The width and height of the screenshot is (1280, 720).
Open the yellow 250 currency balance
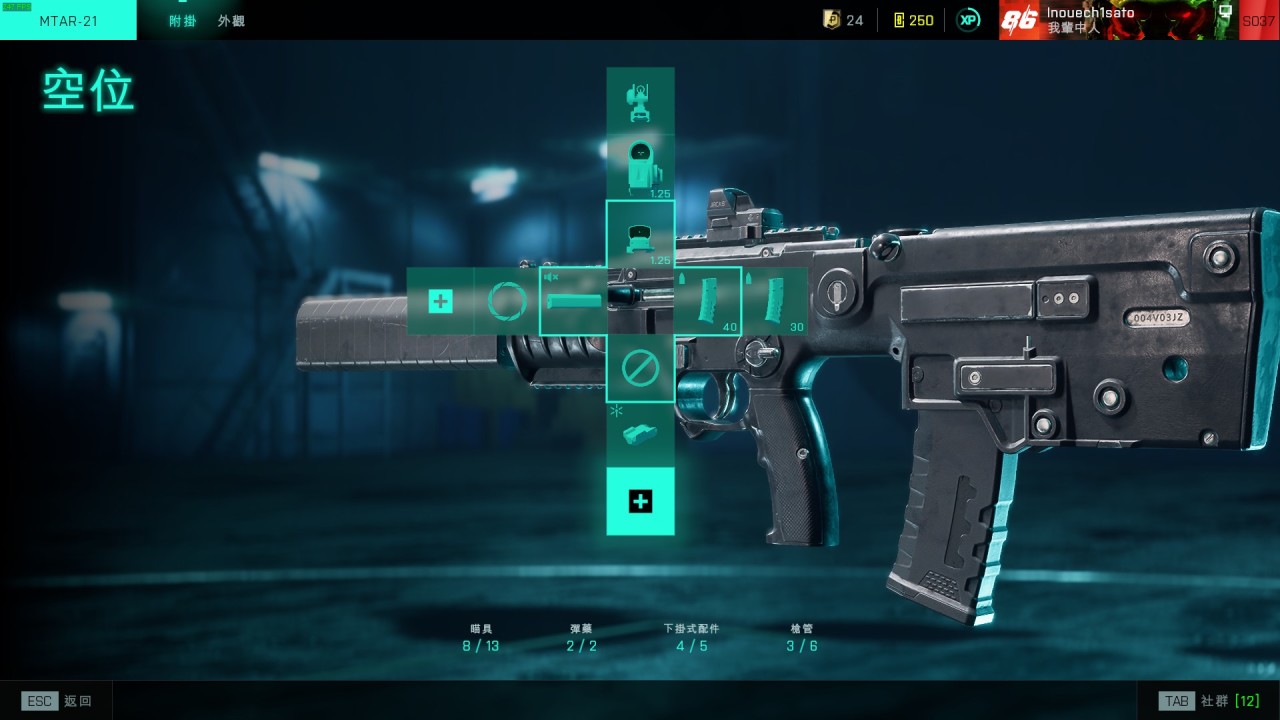point(913,20)
